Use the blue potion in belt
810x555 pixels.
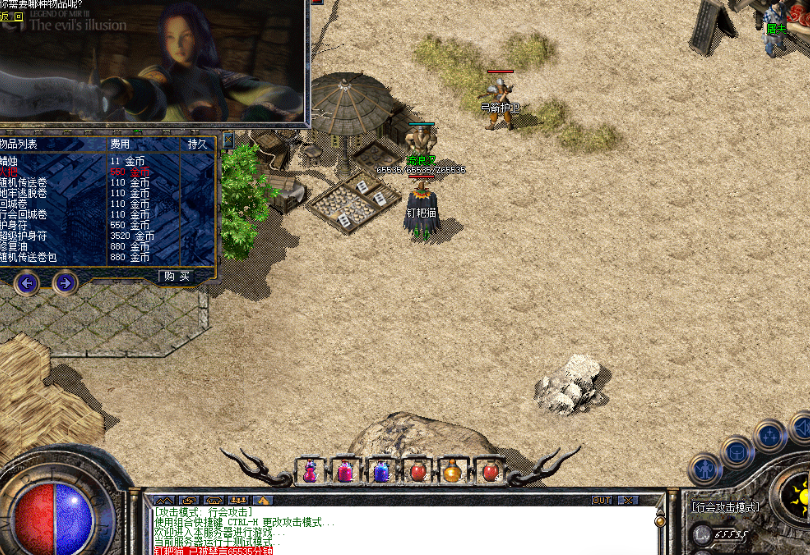coord(380,470)
